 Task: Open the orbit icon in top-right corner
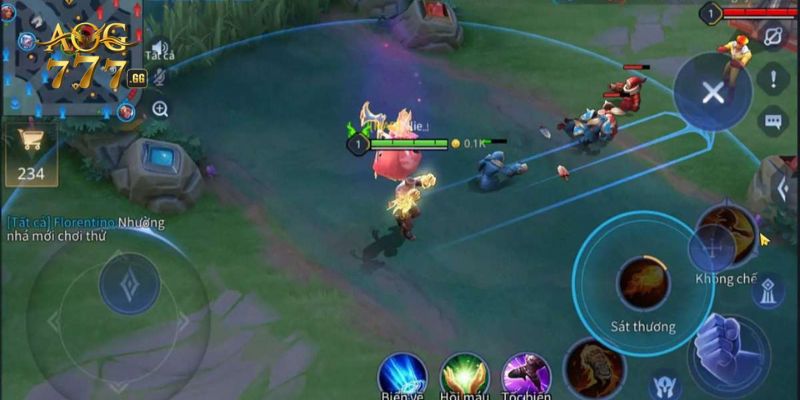pyautogui.click(x=773, y=37)
